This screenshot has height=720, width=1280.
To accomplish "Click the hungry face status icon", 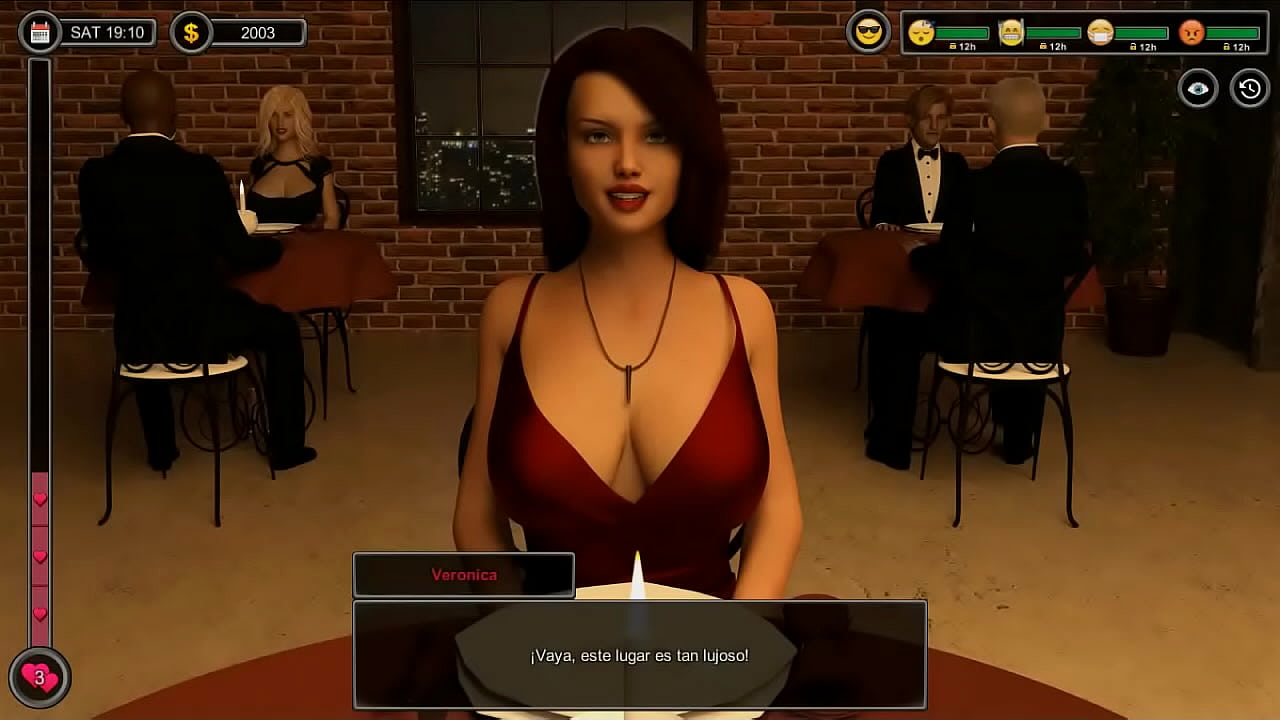I will 1011,32.
